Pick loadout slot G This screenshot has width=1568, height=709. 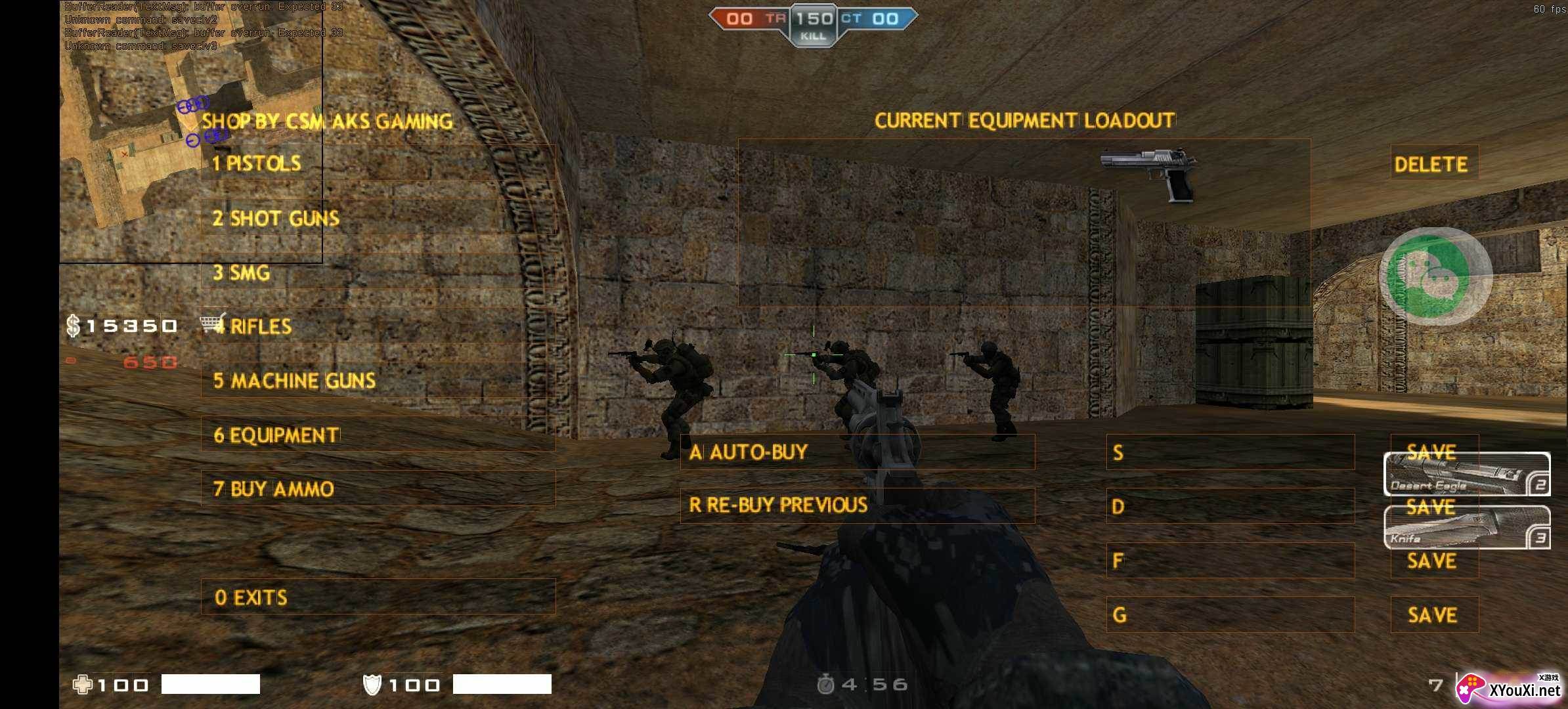pos(1230,614)
